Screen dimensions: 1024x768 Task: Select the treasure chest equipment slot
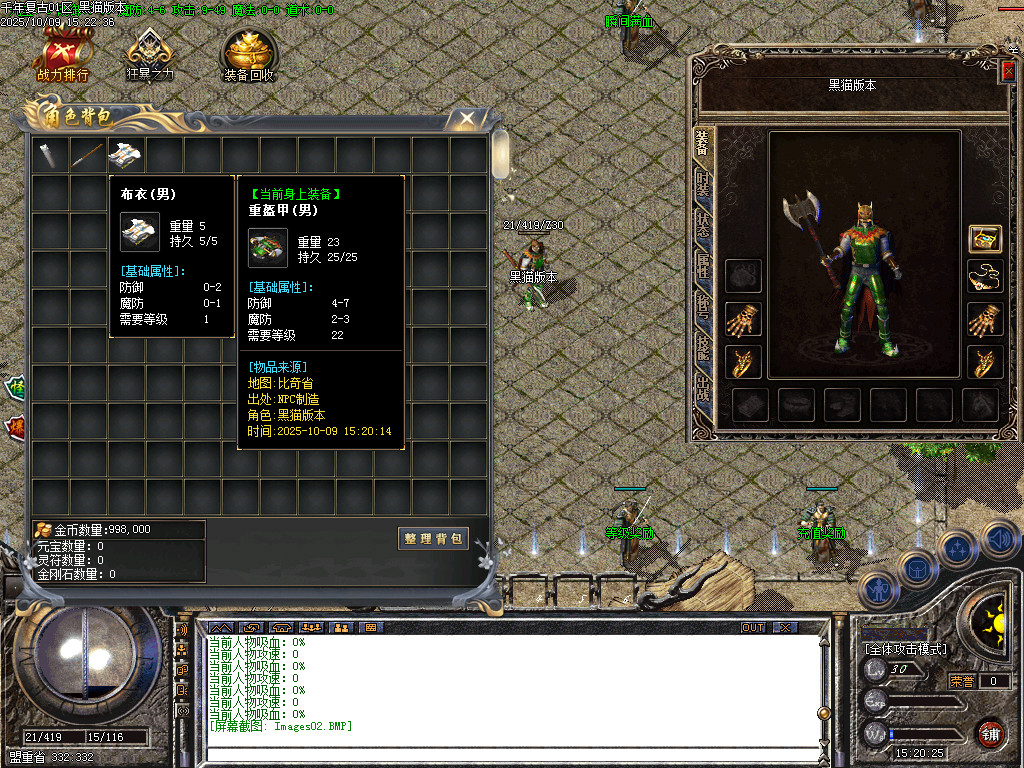click(x=985, y=238)
